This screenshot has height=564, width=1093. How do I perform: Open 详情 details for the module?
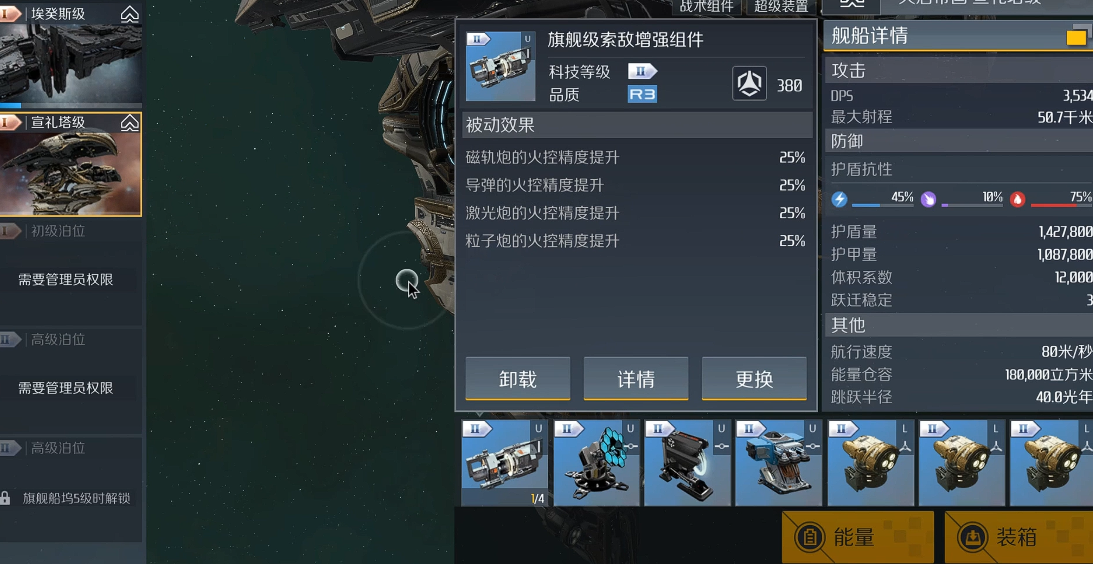pyautogui.click(x=635, y=379)
